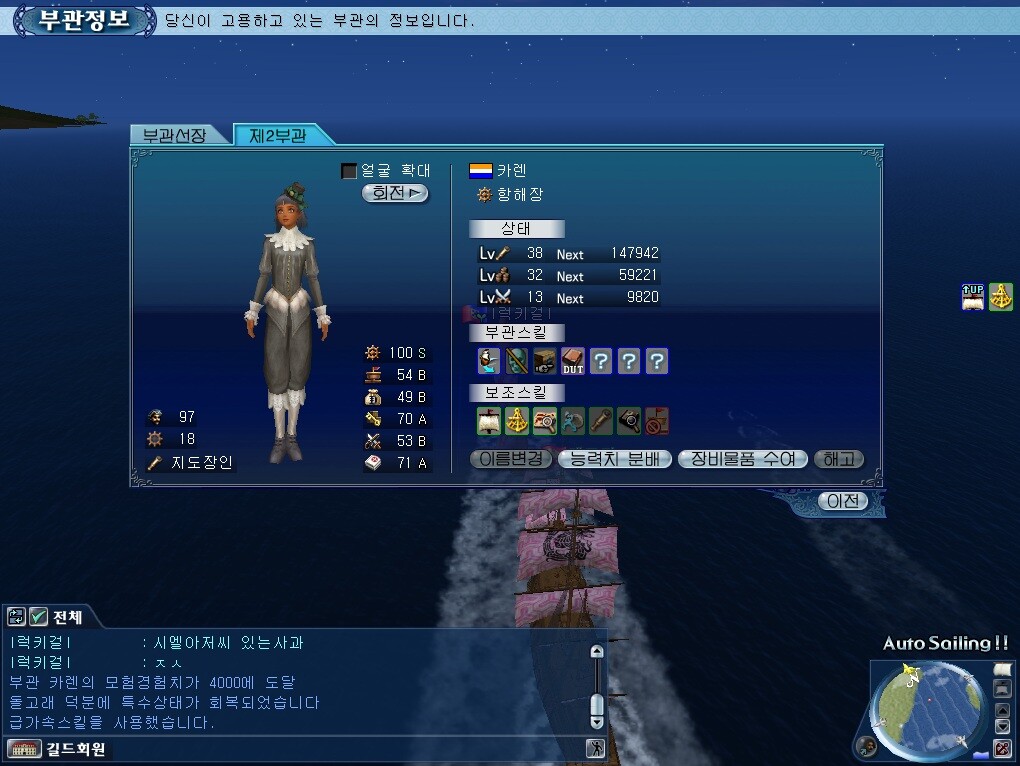Click the sail auxiliary skill icon
This screenshot has width=1020, height=766.
[488, 421]
